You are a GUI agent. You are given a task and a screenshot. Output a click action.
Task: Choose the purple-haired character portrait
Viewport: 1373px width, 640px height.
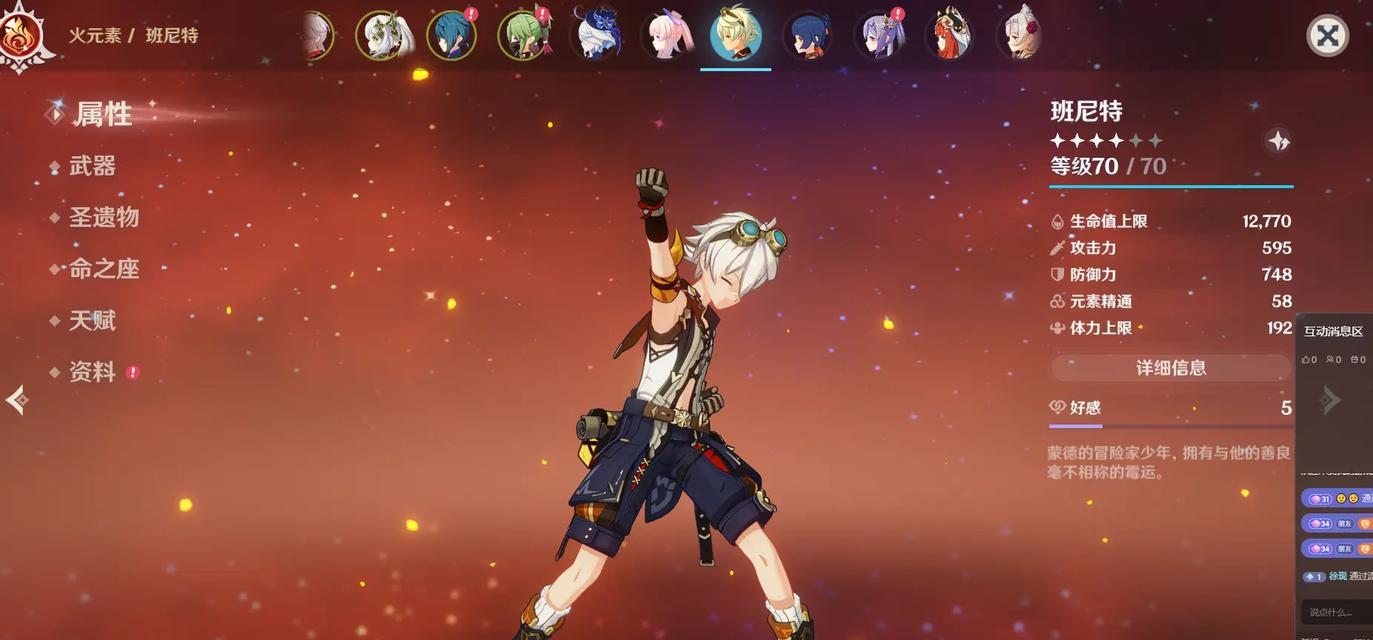[x=880, y=36]
